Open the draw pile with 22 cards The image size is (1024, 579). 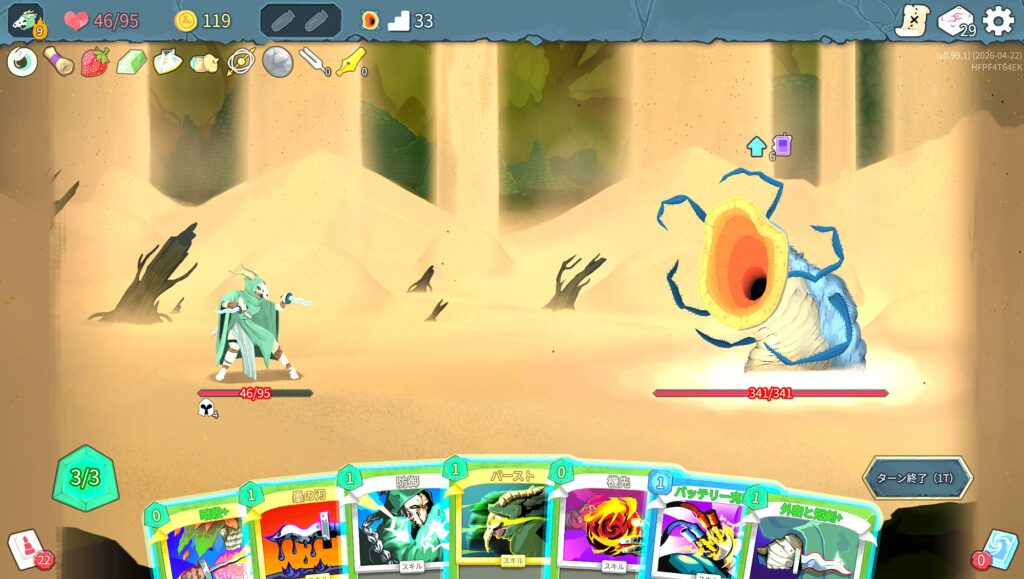point(26,548)
